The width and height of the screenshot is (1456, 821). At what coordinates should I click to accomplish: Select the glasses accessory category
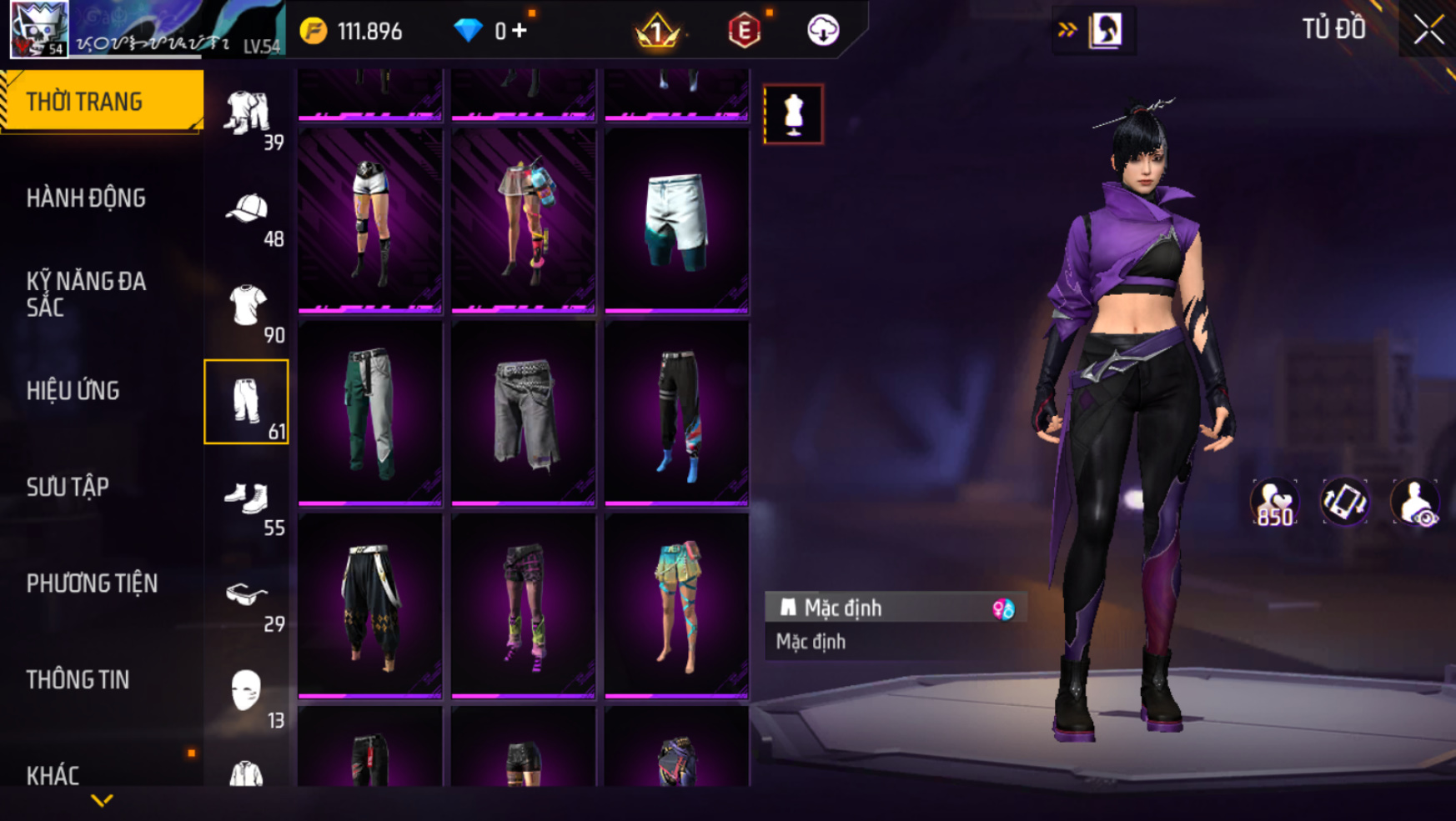[247, 595]
